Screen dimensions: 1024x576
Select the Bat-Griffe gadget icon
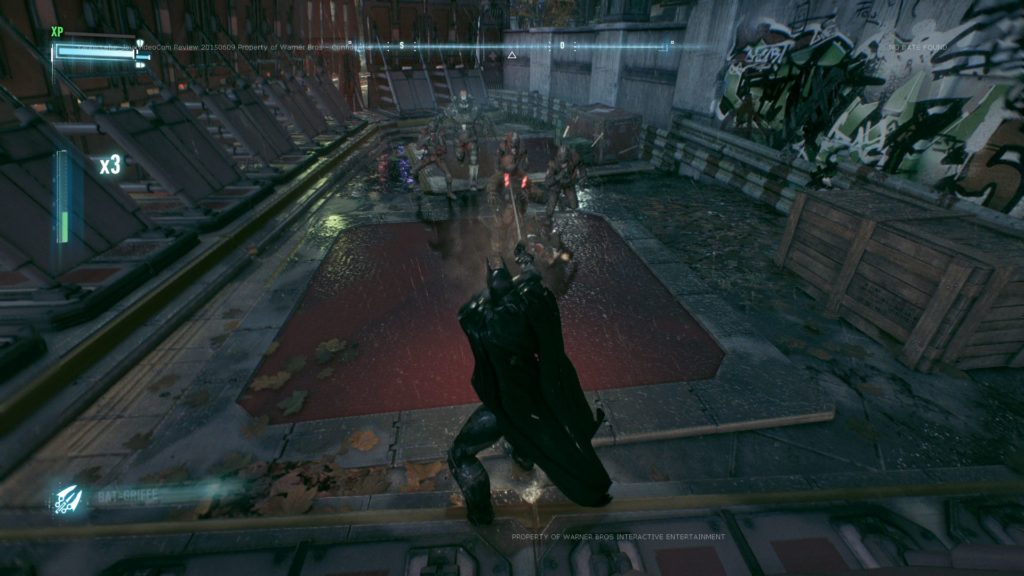[69, 497]
